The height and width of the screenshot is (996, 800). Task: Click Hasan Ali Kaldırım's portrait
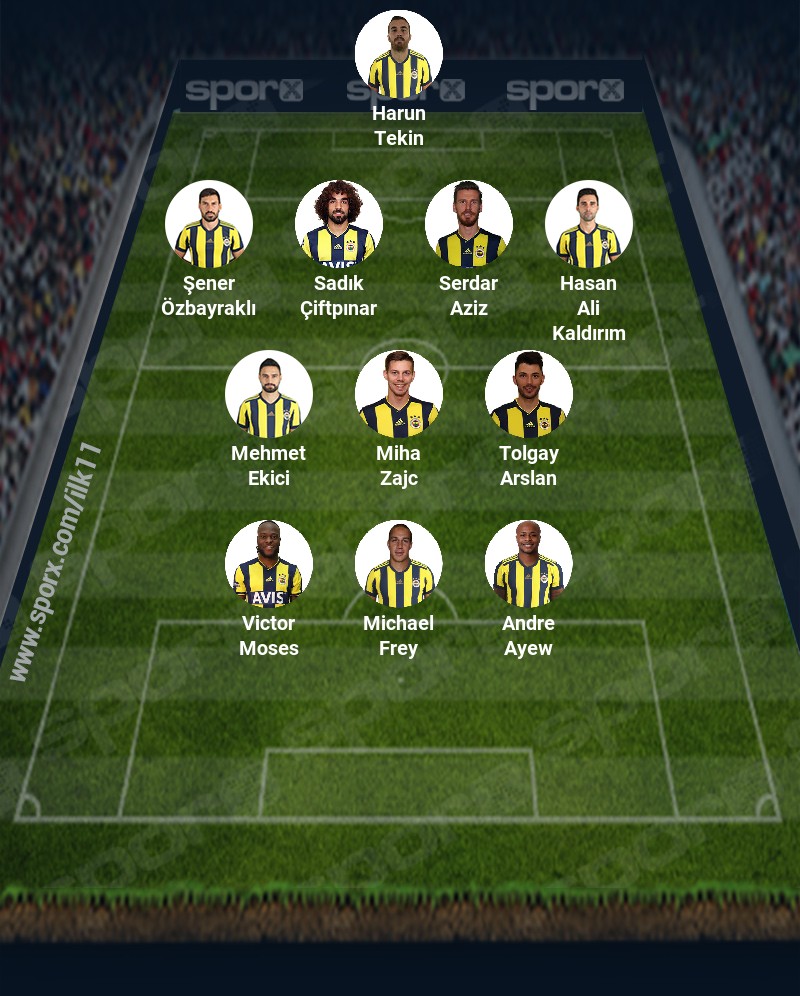point(589,224)
